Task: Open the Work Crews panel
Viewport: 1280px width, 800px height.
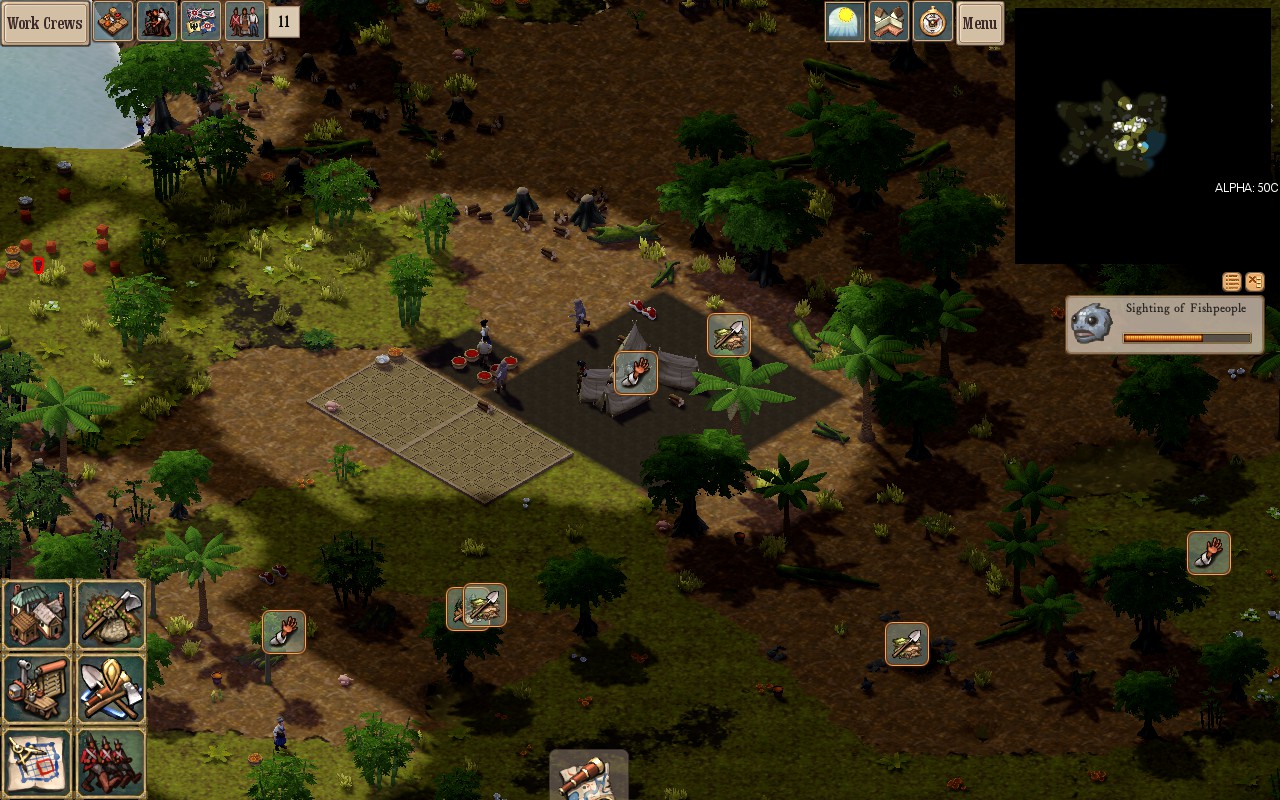Action: click(x=45, y=23)
